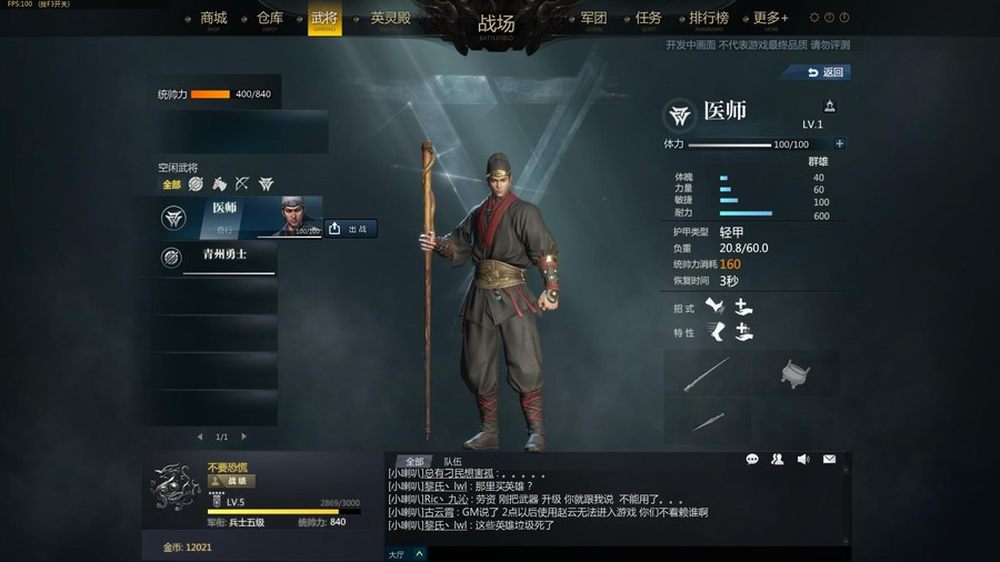
Task: Click the 返回 return button
Action: click(827, 72)
